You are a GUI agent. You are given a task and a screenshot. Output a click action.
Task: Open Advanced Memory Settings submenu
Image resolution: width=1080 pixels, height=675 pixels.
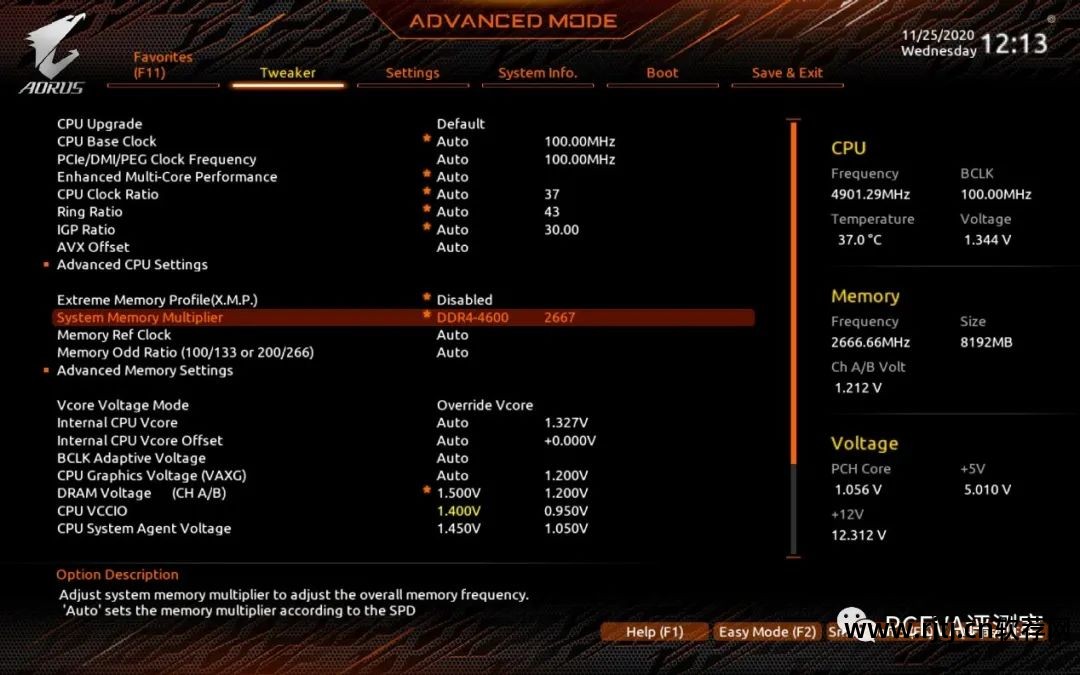tap(145, 370)
